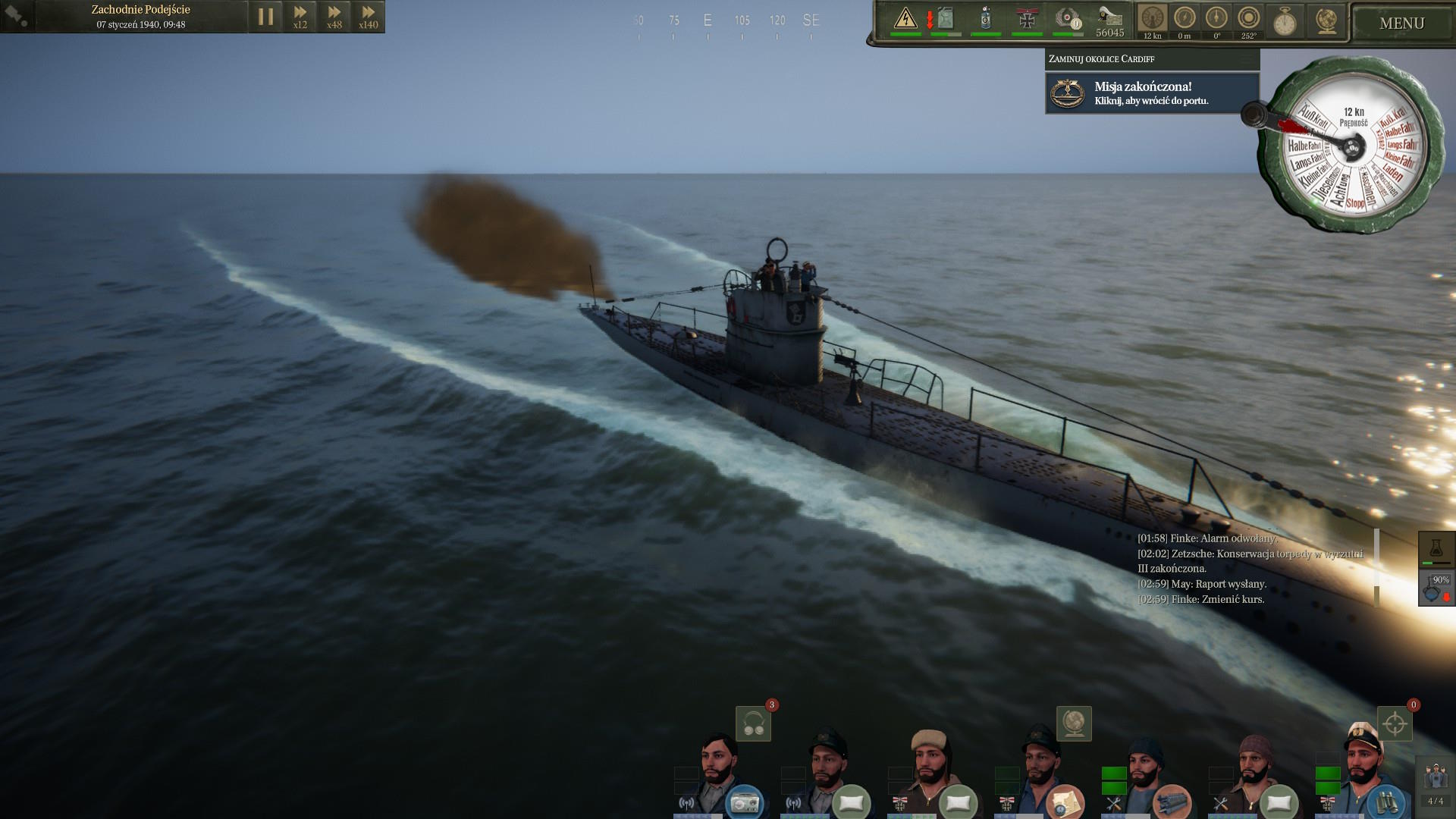Screen dimensions: 1456x819
Task: Open the targeting crosshair panel
Action: [1395, 723]
